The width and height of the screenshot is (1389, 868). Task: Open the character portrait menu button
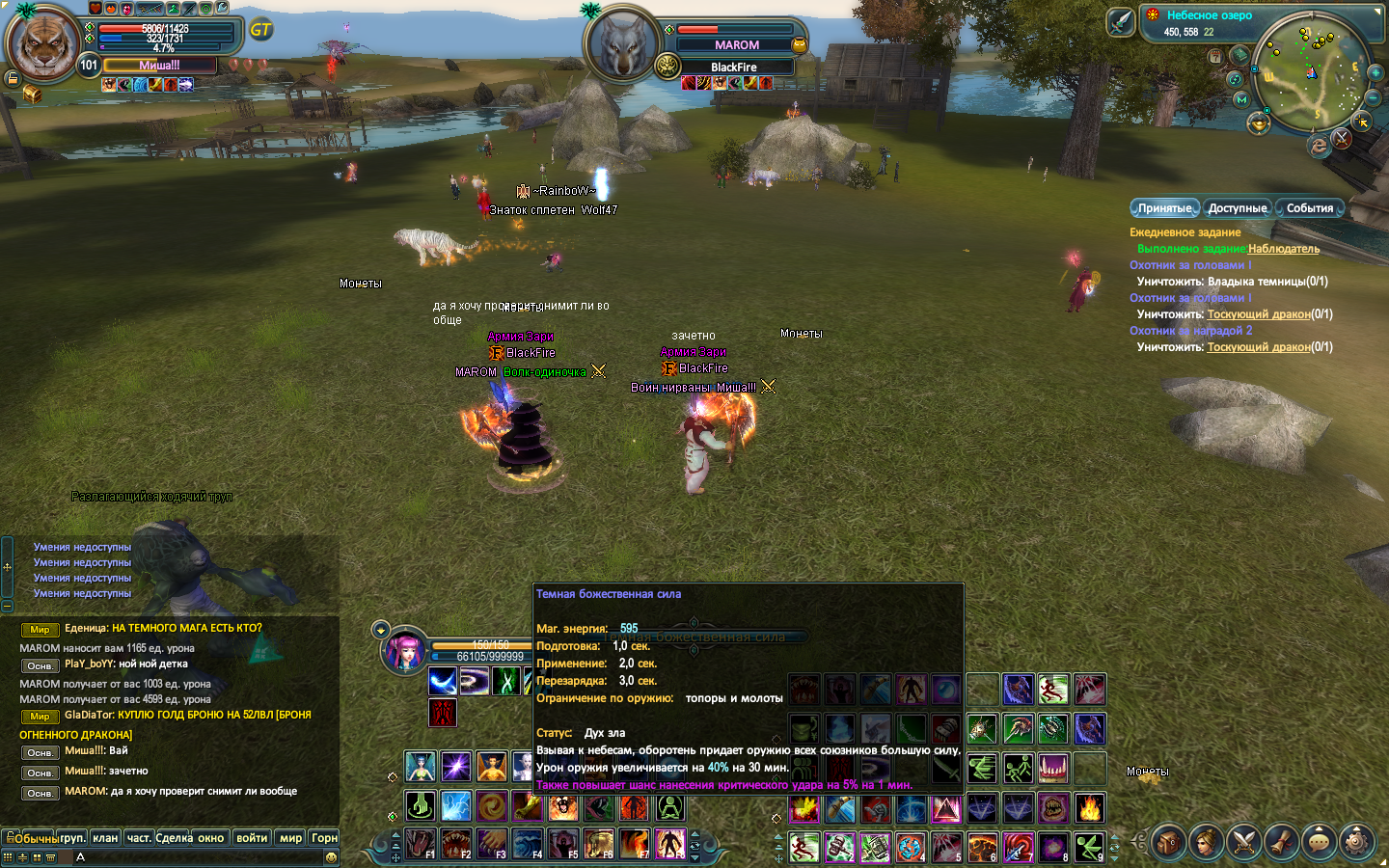point(1206,842)
